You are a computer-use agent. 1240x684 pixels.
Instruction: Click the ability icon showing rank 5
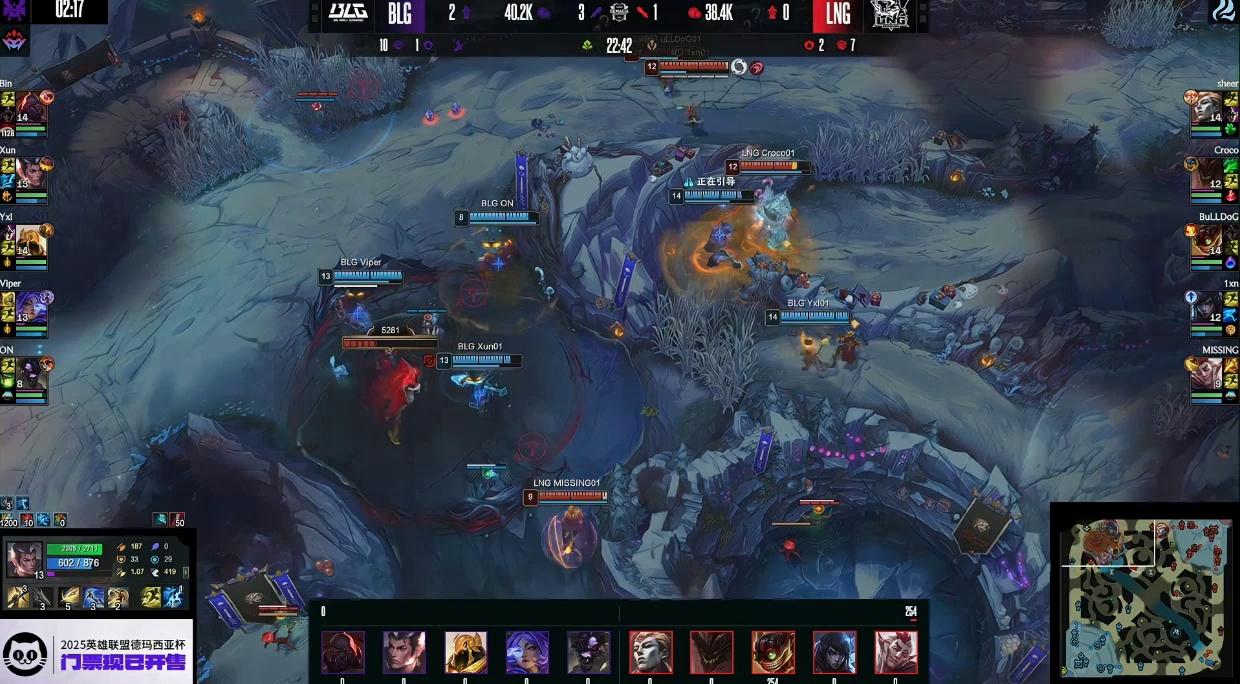click(70, 597)
